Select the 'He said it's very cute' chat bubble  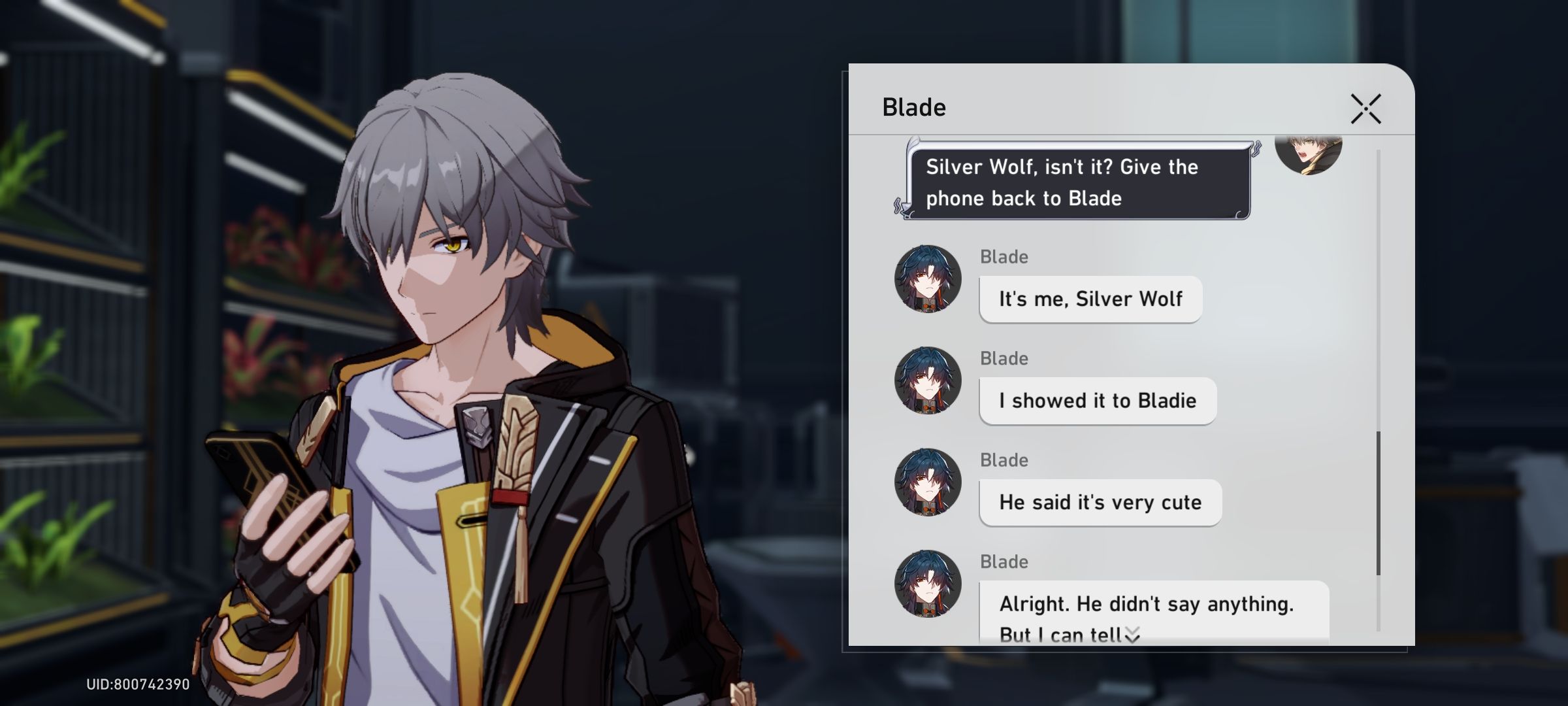[1101, 502]
